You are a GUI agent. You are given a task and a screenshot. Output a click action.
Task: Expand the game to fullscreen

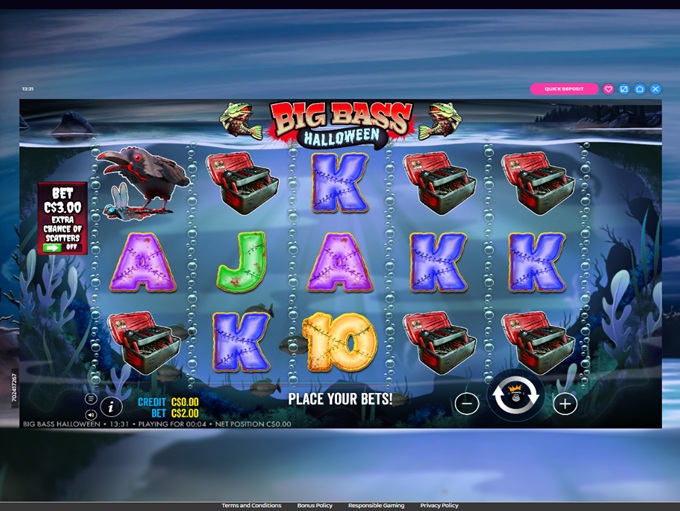(624, 89)
